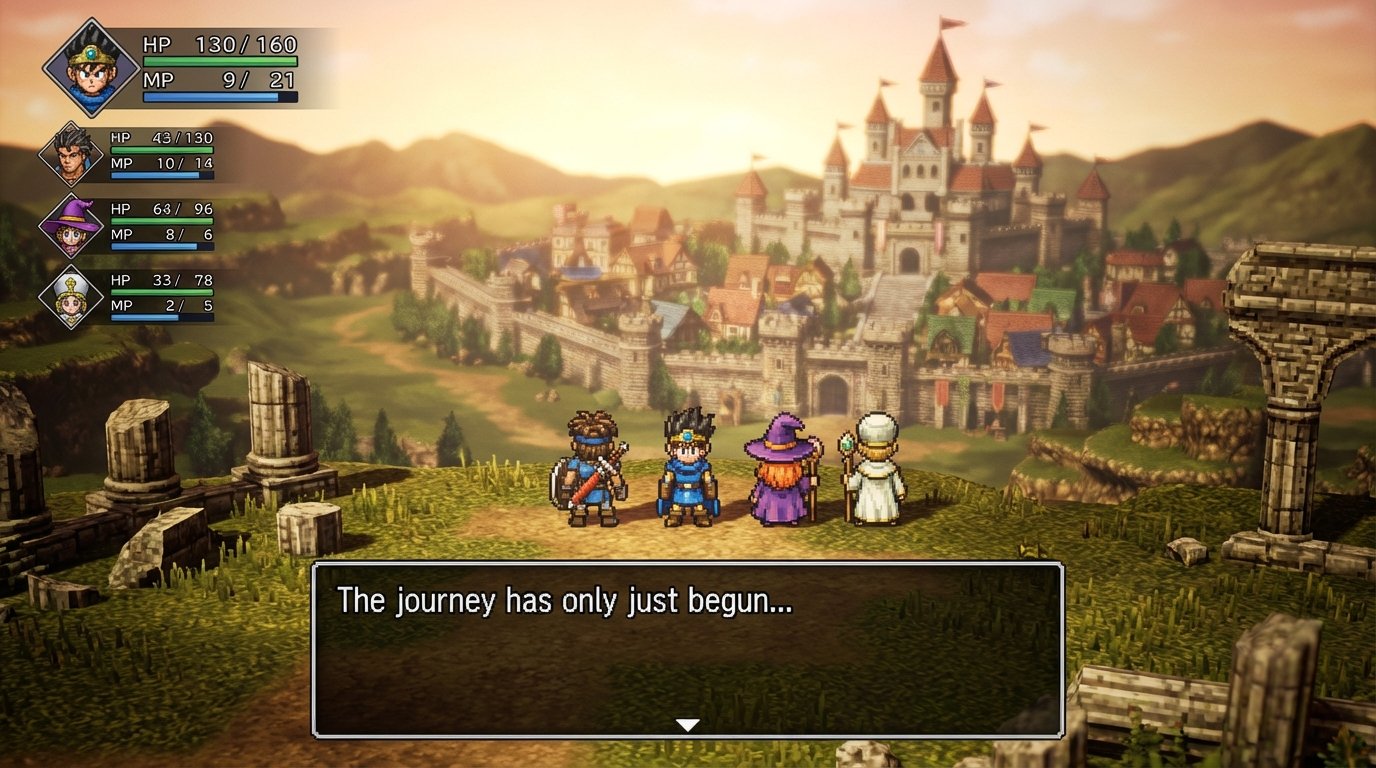Click the dialogue text box
The image size is (1376, 768).
688,650
